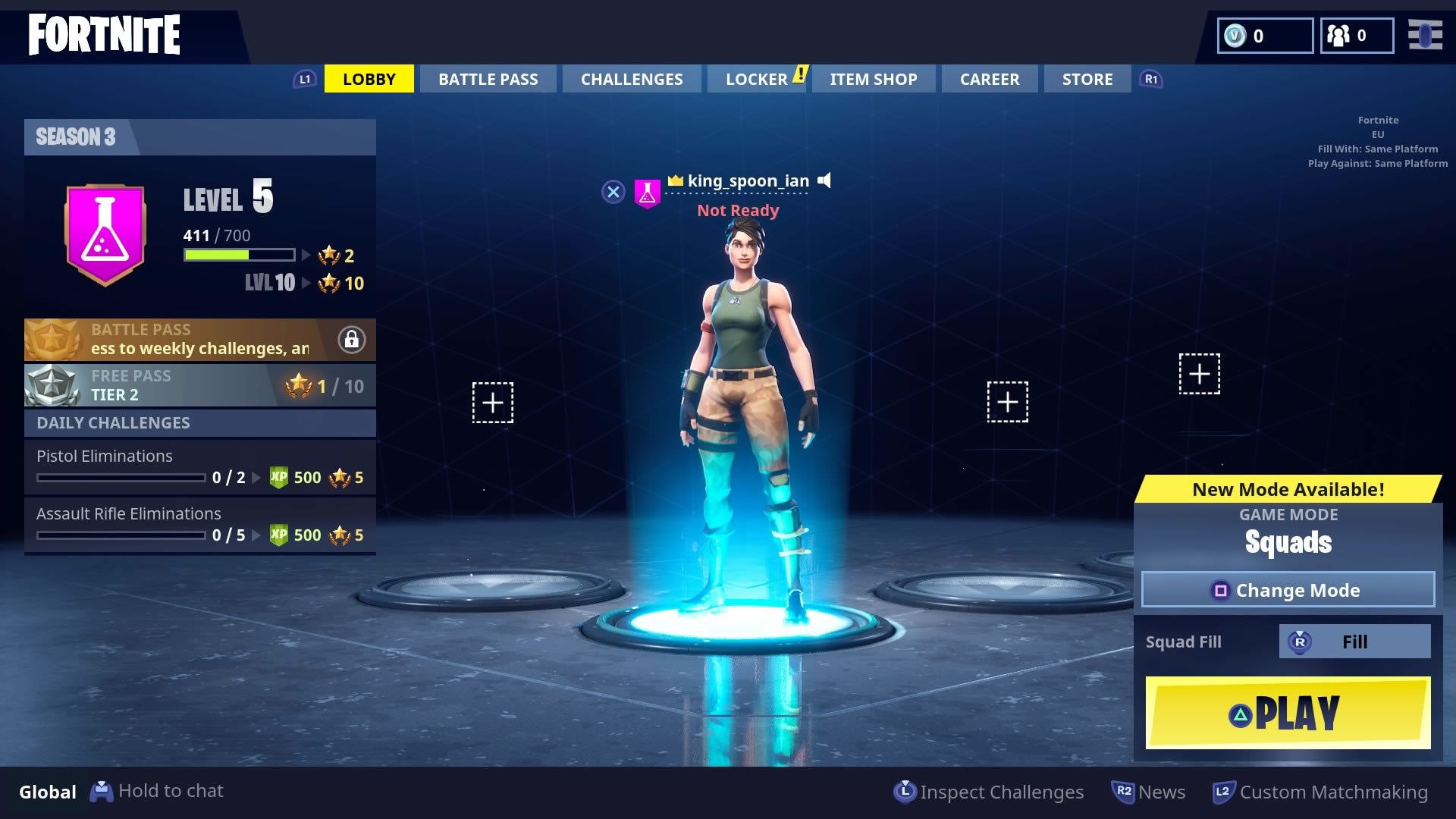
Task: Switch to the Item Shop tab
Action: [x=873, y=78]
